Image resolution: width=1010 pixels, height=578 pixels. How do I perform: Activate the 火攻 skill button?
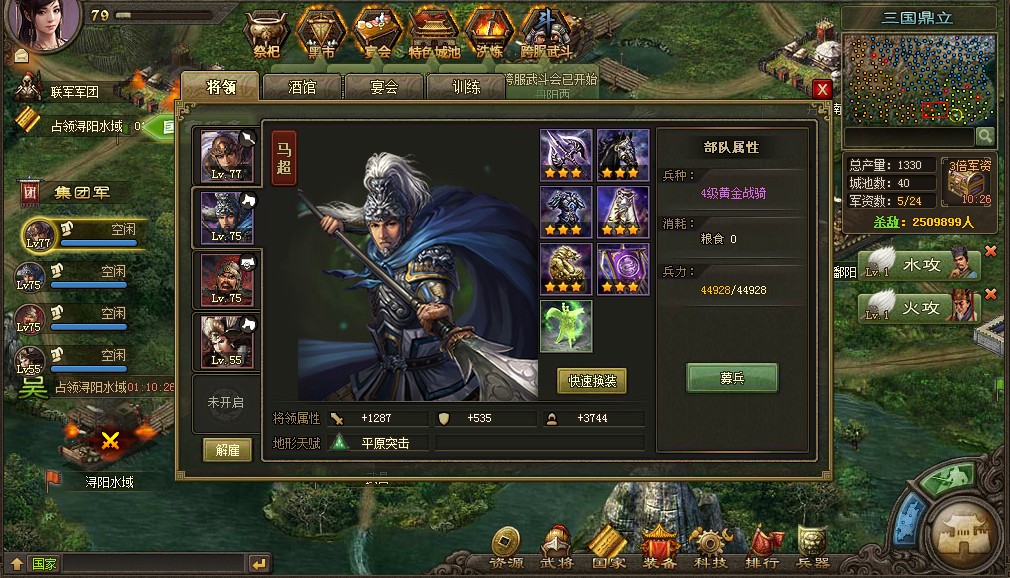click(918, 307)
